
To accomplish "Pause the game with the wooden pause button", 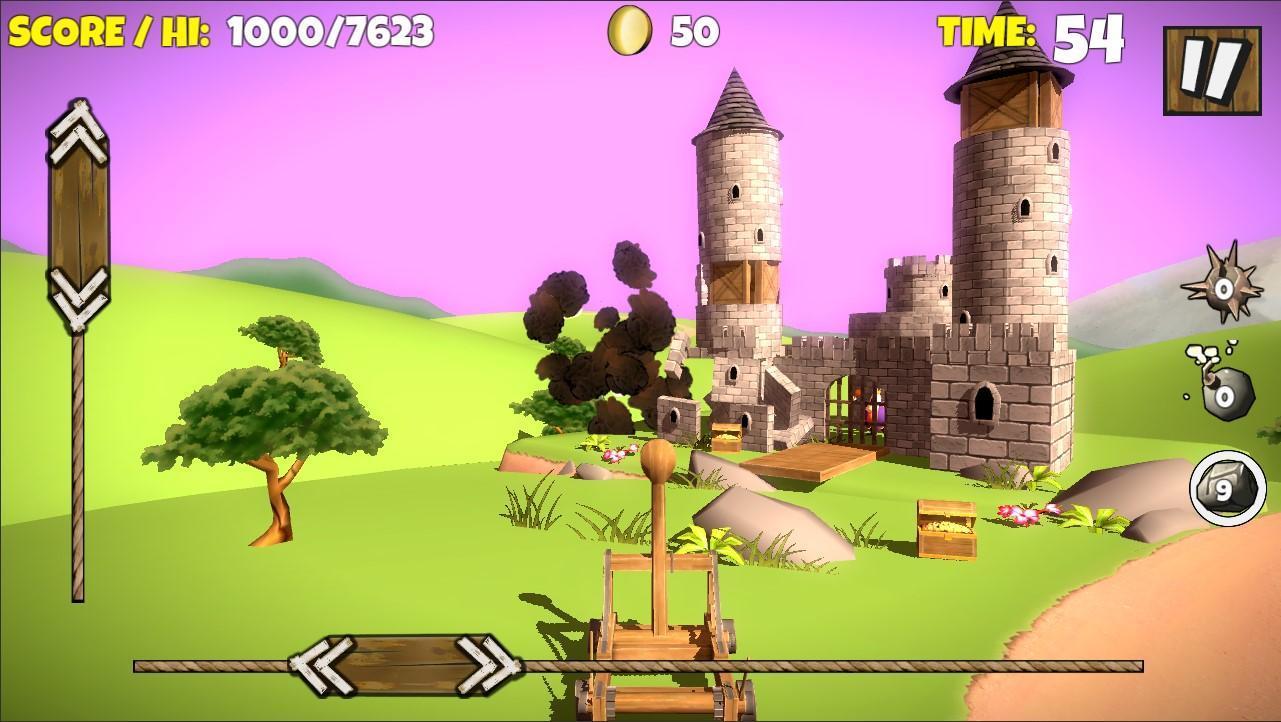I will point(1211,70).
